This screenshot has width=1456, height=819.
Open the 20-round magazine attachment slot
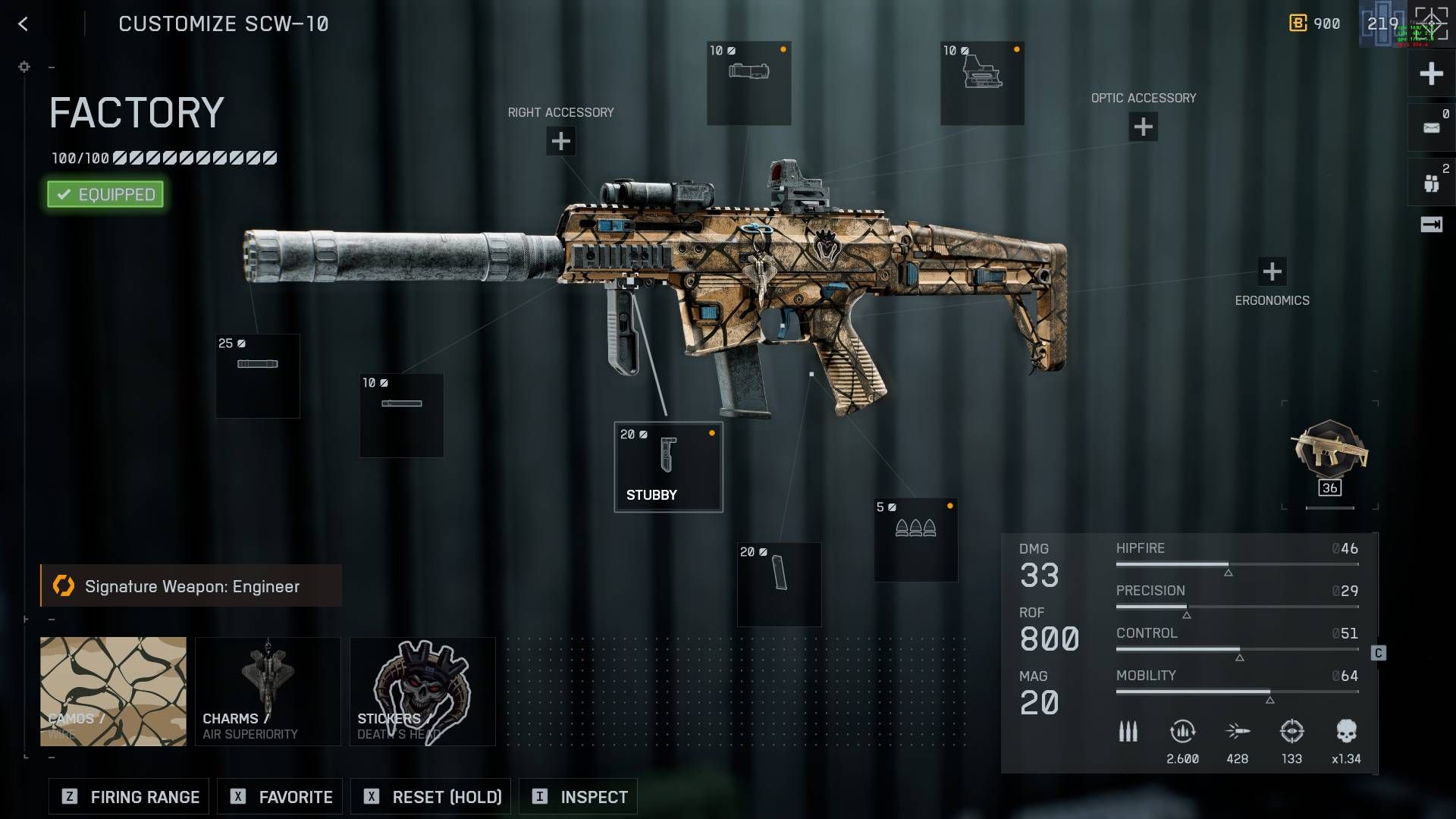click(x=778, y=584)
